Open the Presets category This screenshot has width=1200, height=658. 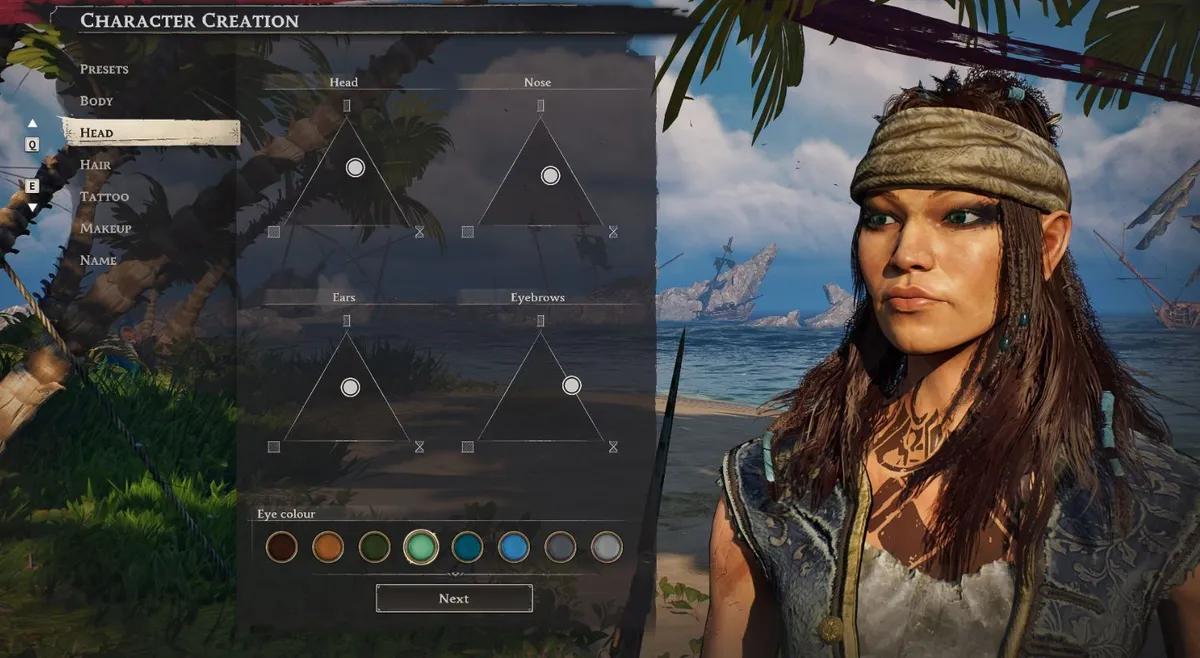click(104, 69)
